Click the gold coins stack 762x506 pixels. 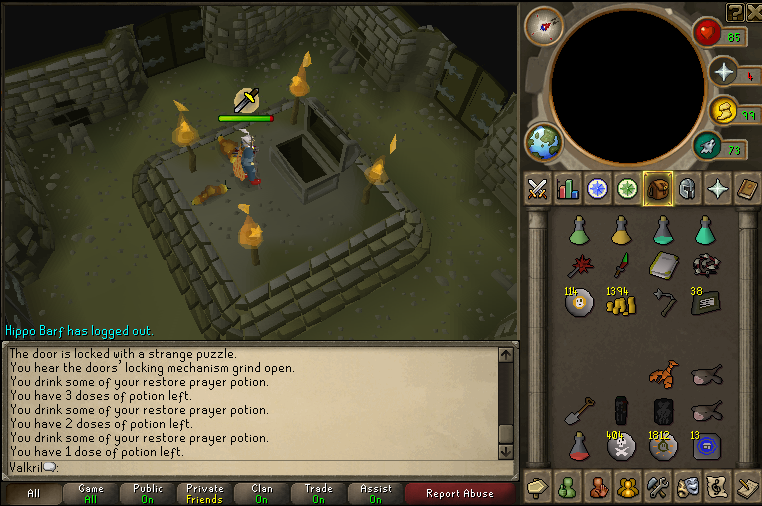620,303
